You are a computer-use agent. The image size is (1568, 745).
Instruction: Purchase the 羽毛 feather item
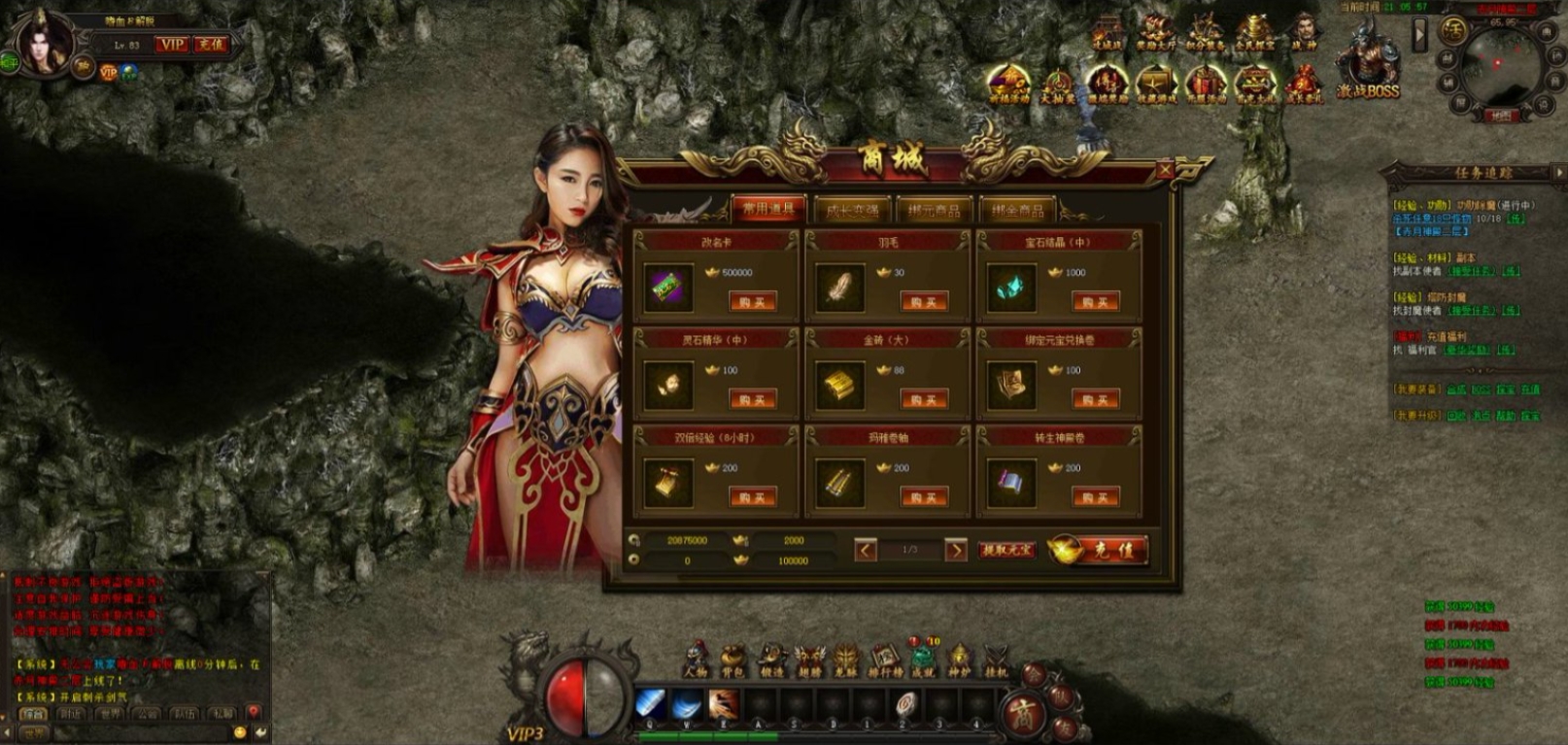click(x=923, y=302)
